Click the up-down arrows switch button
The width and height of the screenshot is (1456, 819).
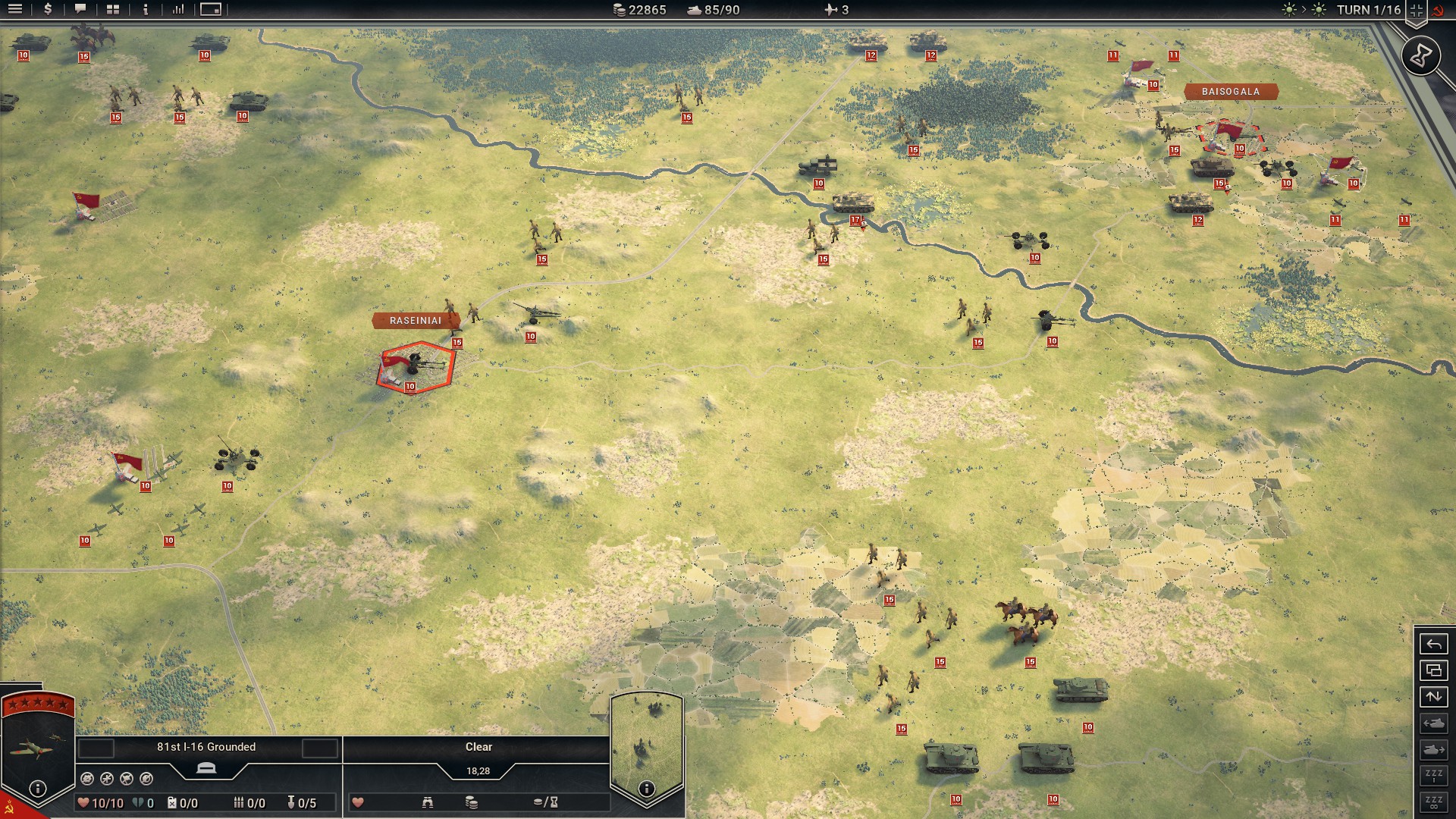(x=1433, y=697)
